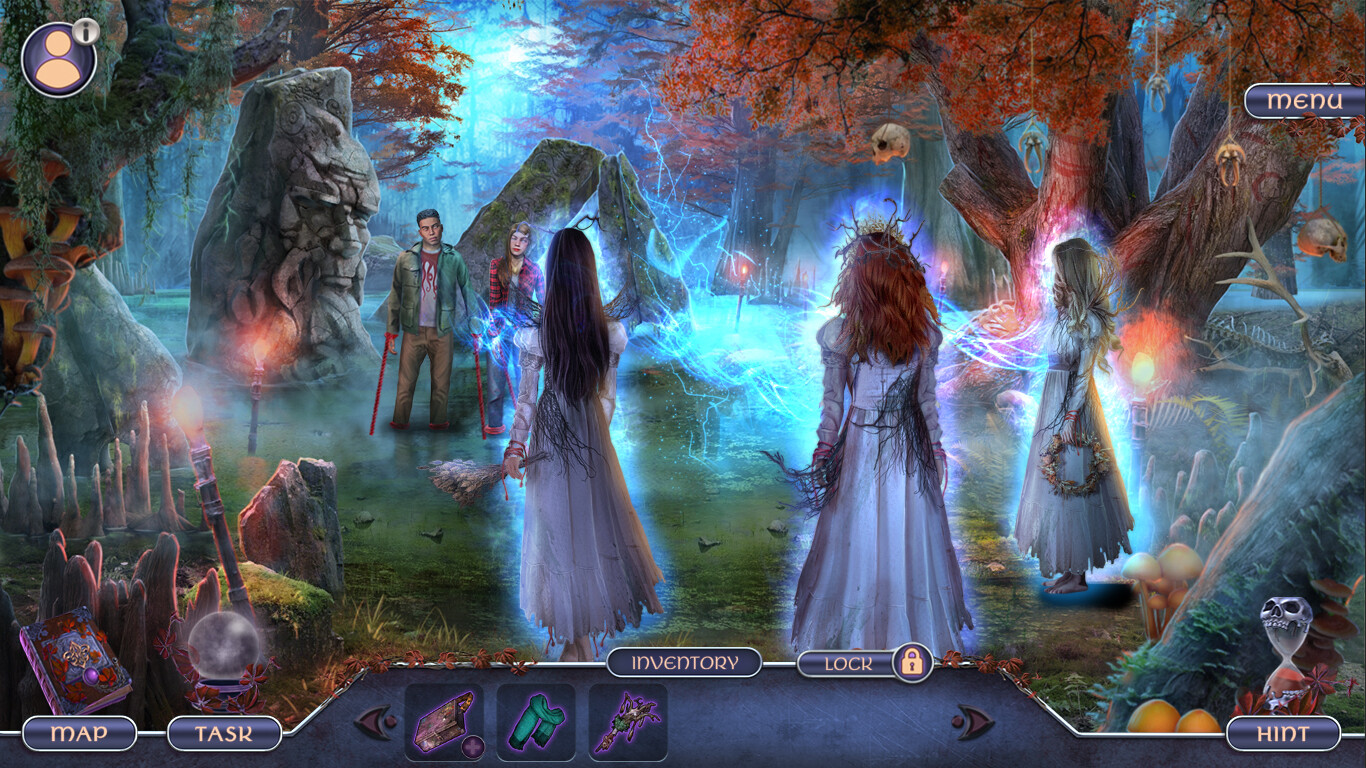Toggle inventory lock with the Lock control

coord(850,661)
